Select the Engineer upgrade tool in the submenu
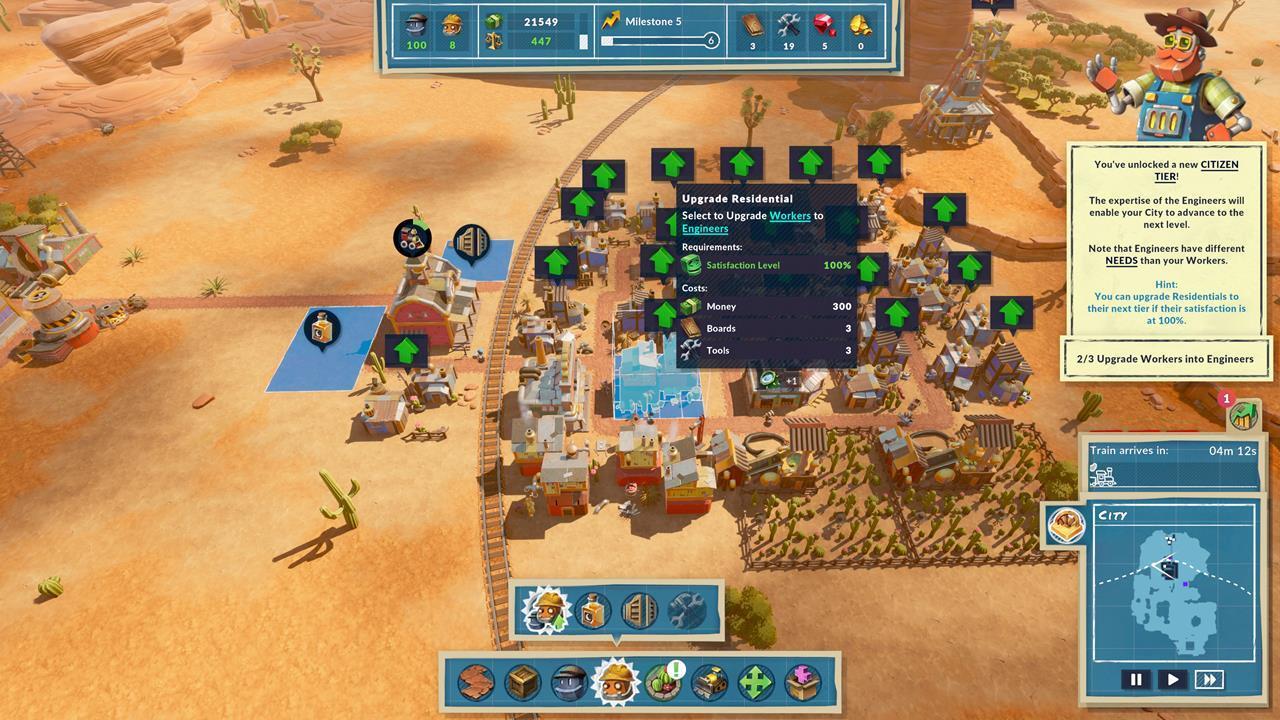The width and height of the screenshot is (1280, 720). [x=545, y=611]
